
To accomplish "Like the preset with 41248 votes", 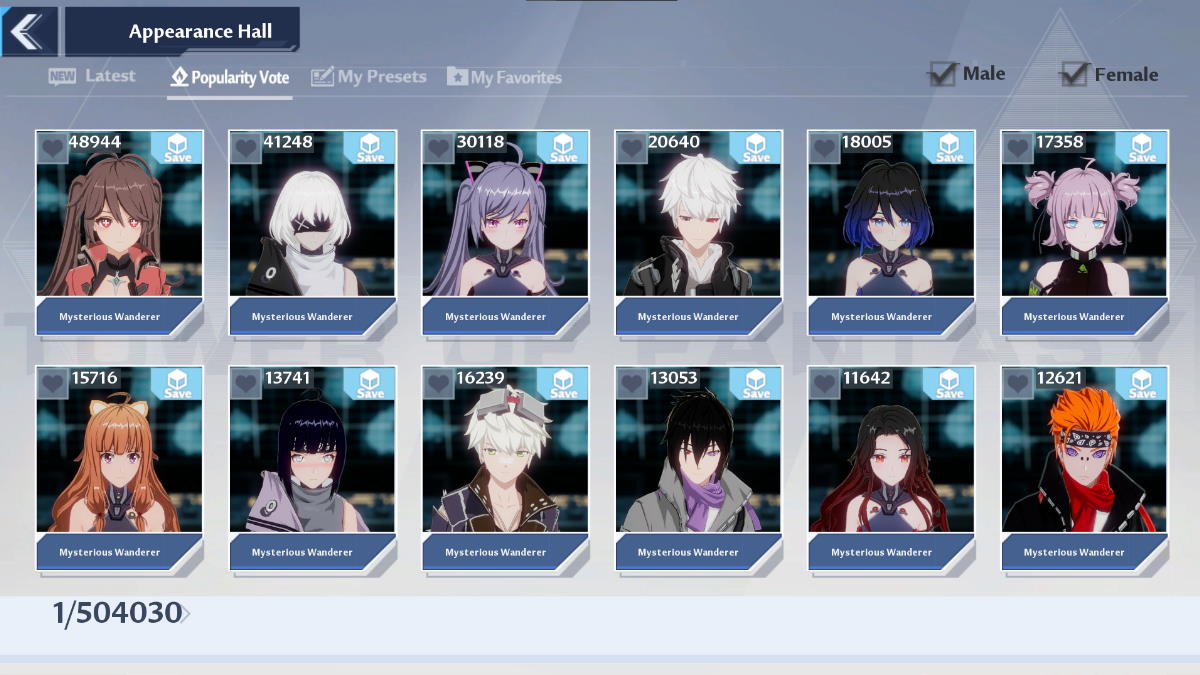I will tap(245, 148).
